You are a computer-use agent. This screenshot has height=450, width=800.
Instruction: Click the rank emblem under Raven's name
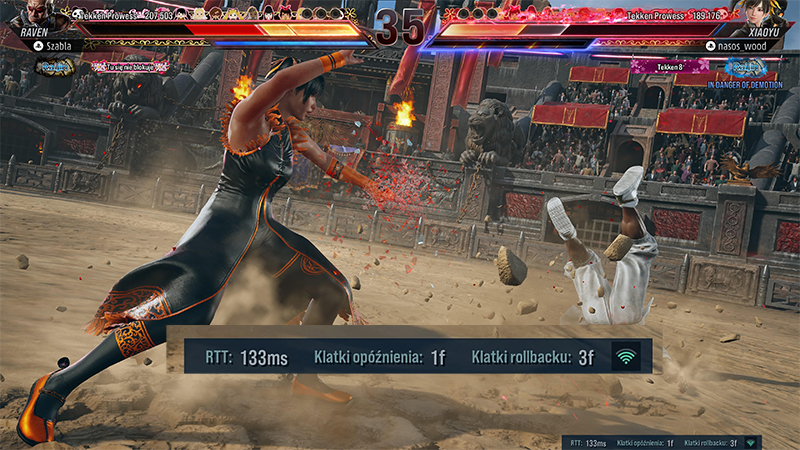point(56,66)
